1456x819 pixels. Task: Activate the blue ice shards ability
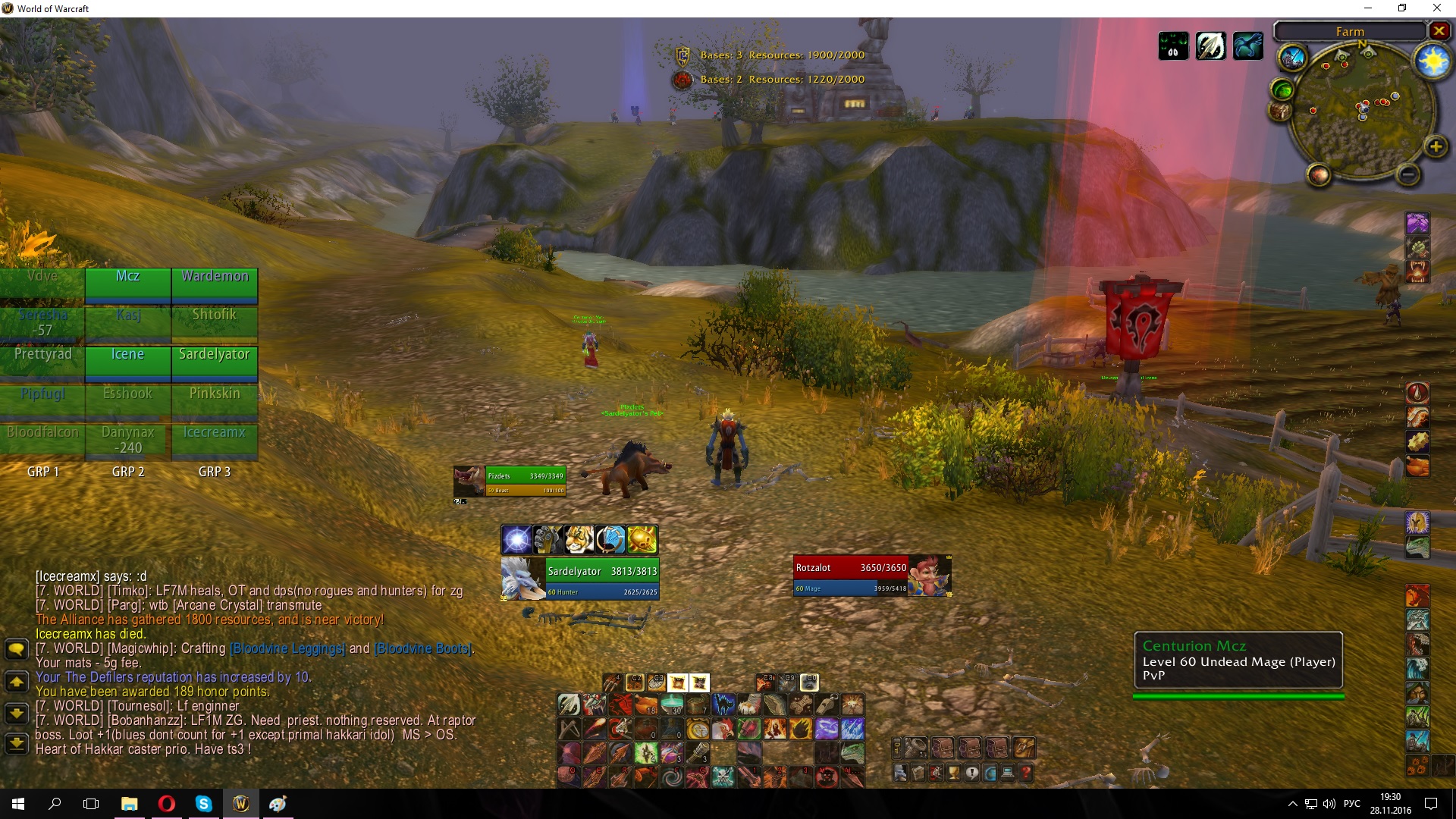coord(852,730)
